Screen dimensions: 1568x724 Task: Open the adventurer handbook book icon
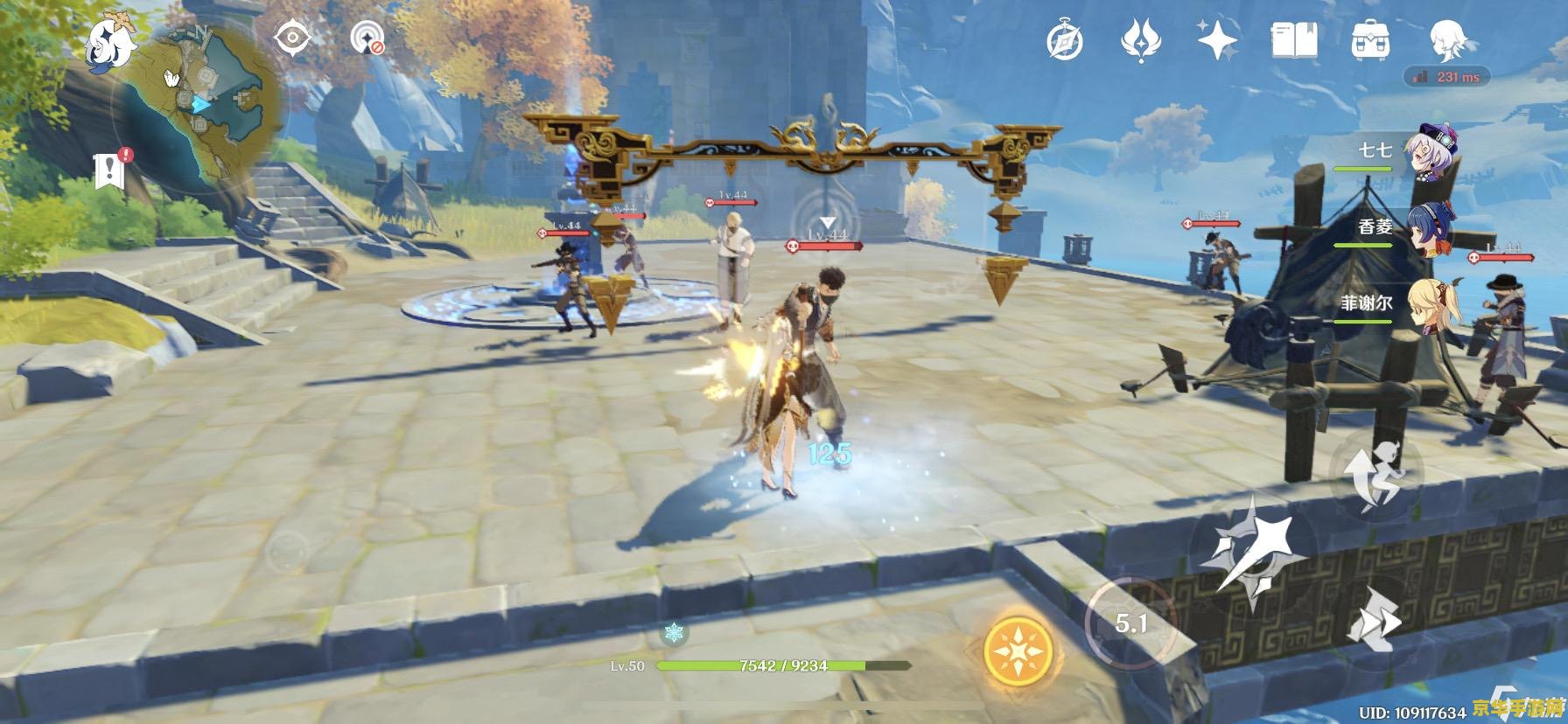pos(1293,40)
